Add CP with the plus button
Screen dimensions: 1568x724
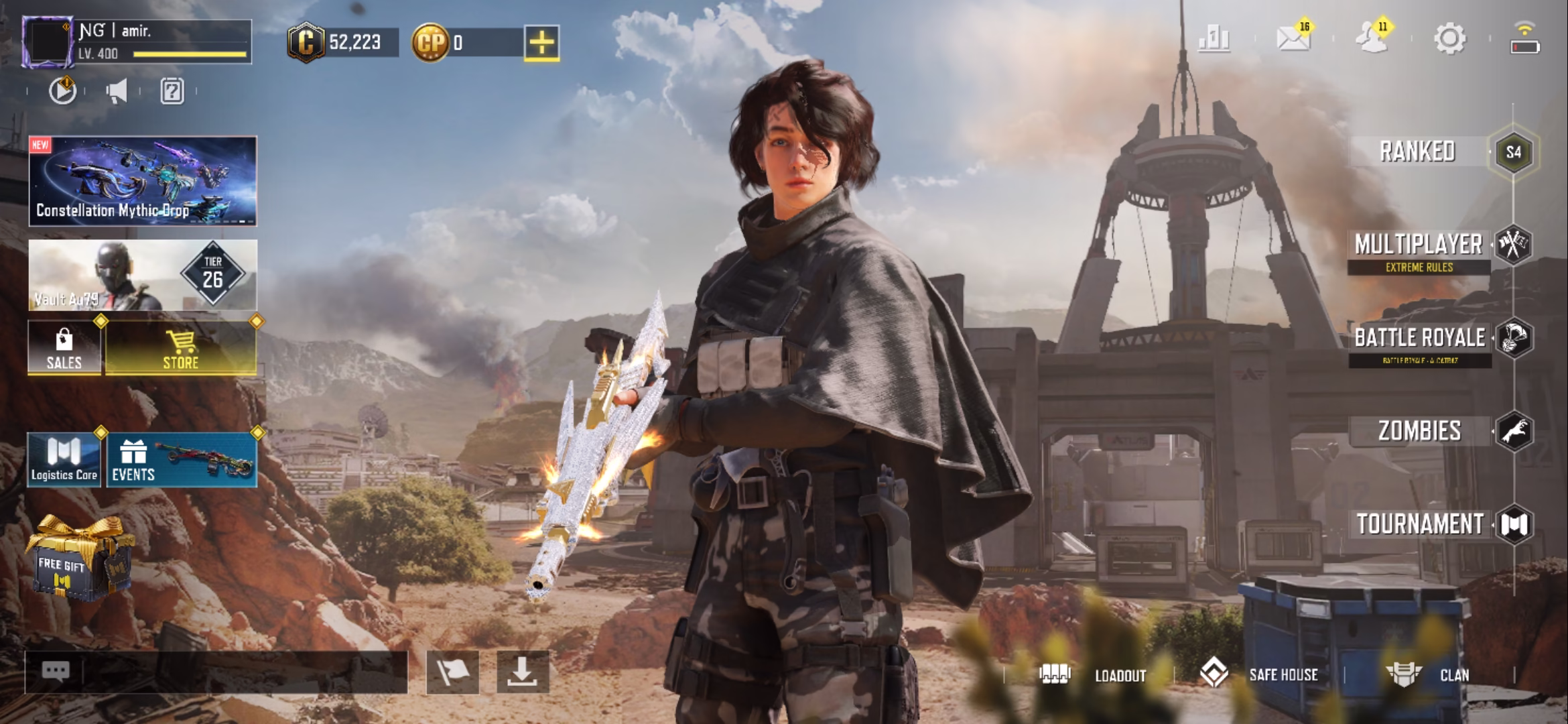[541, 43]
